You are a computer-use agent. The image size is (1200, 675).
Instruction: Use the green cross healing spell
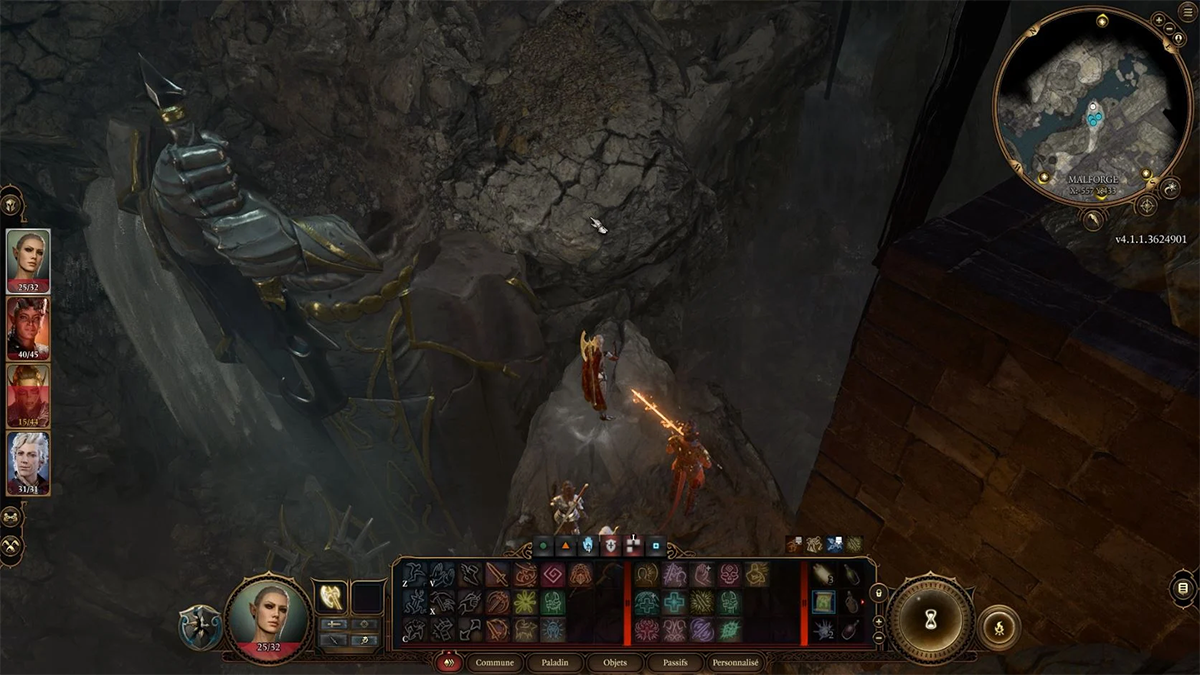tap(673, 604)
